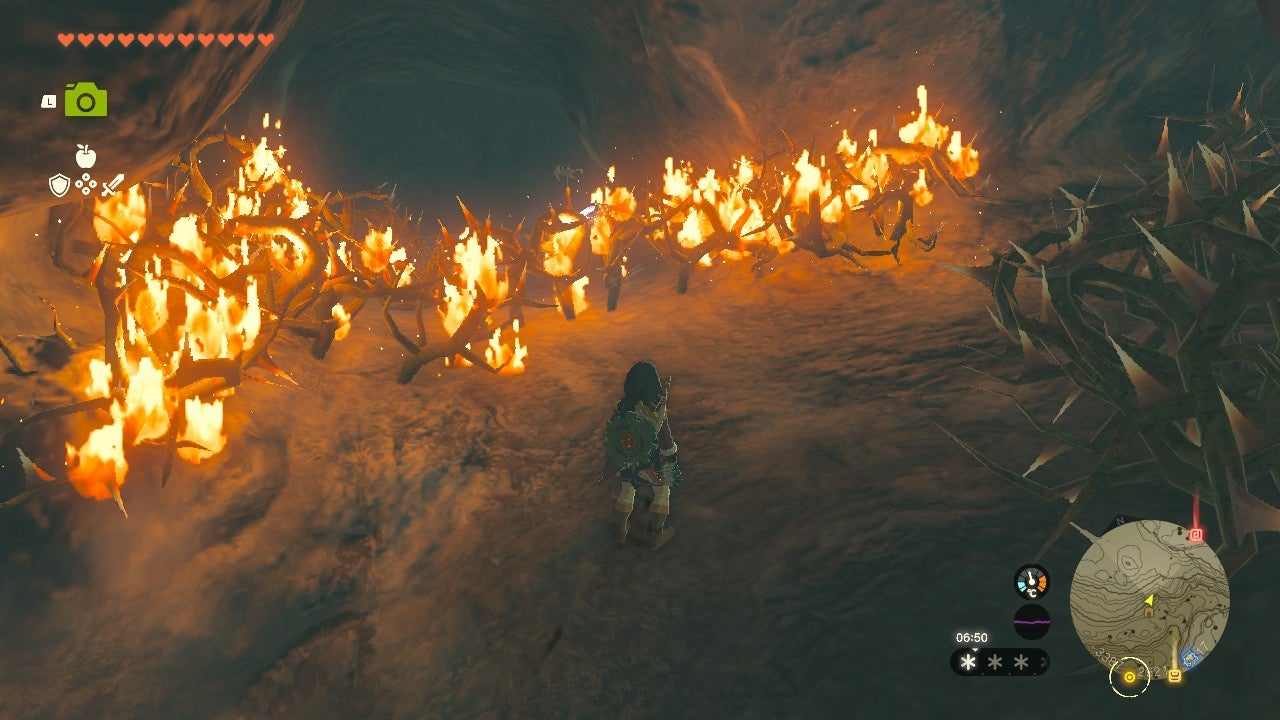The height and width of the screenshot is (720, 1280).
Task: Adjust the temperature gauge dial
Action: pos(1031,581)
